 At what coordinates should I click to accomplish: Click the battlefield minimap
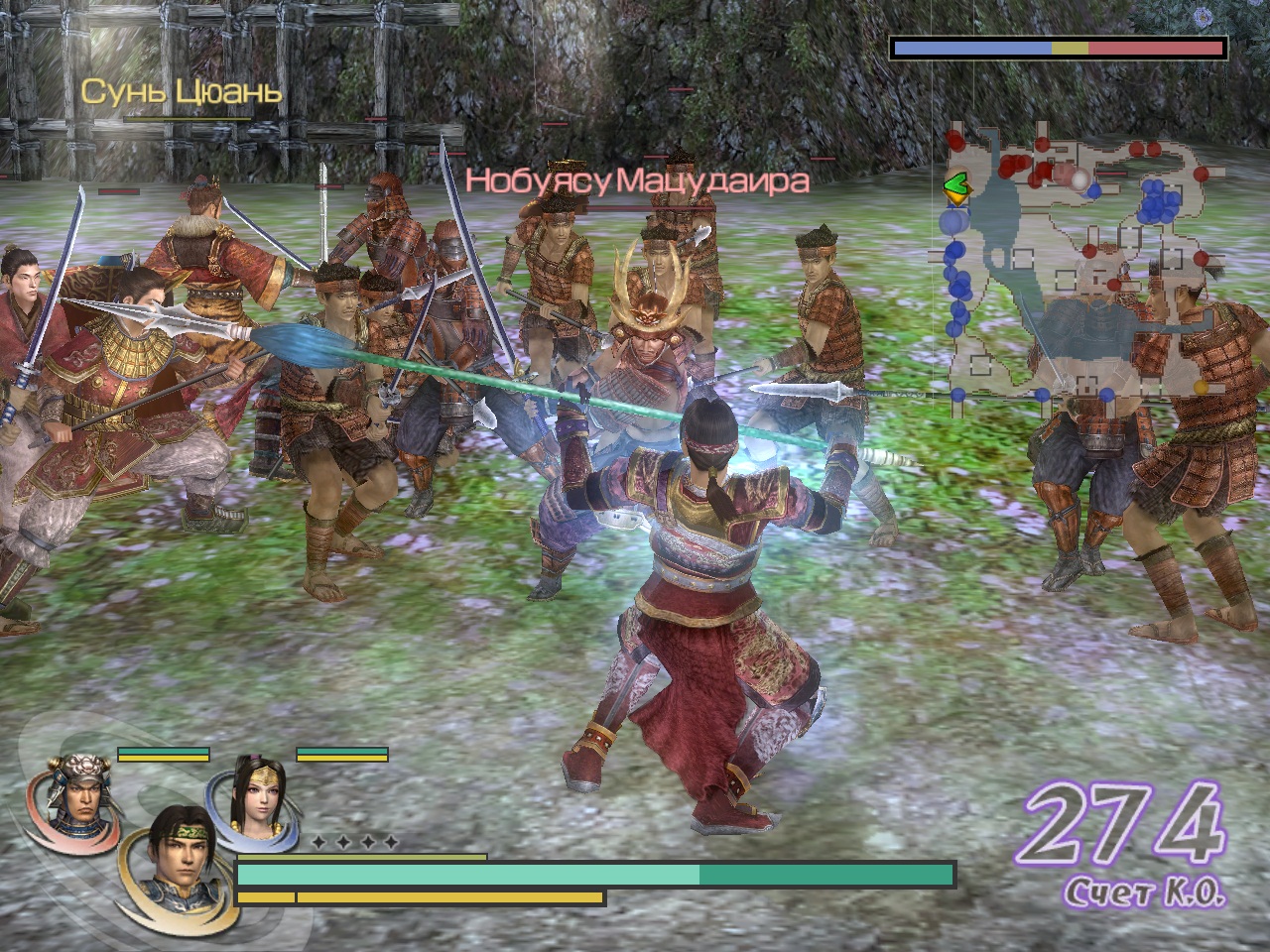click(x=1077, y=263)
